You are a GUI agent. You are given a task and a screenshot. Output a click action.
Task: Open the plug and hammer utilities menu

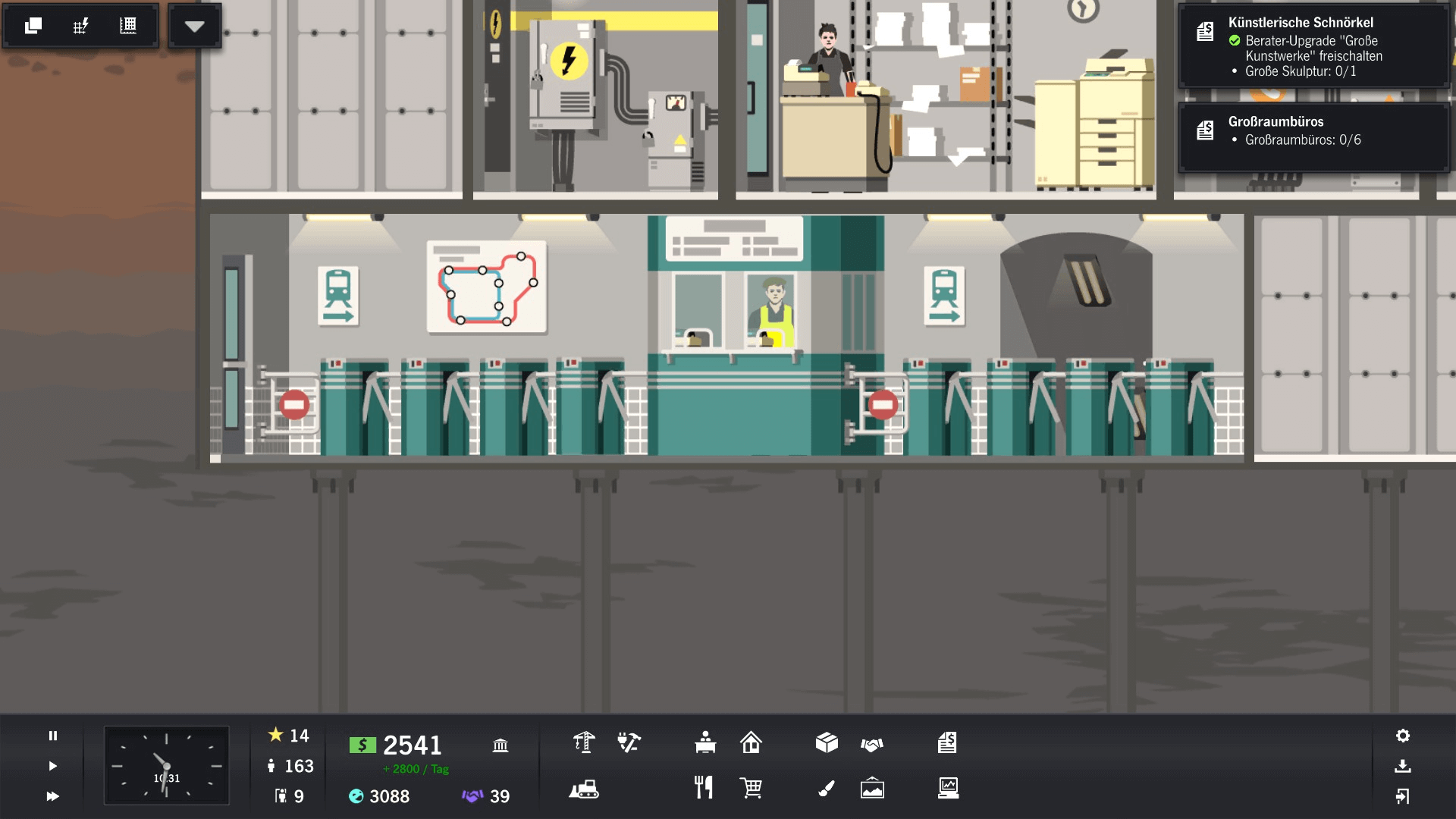click(x=629, y=742)
